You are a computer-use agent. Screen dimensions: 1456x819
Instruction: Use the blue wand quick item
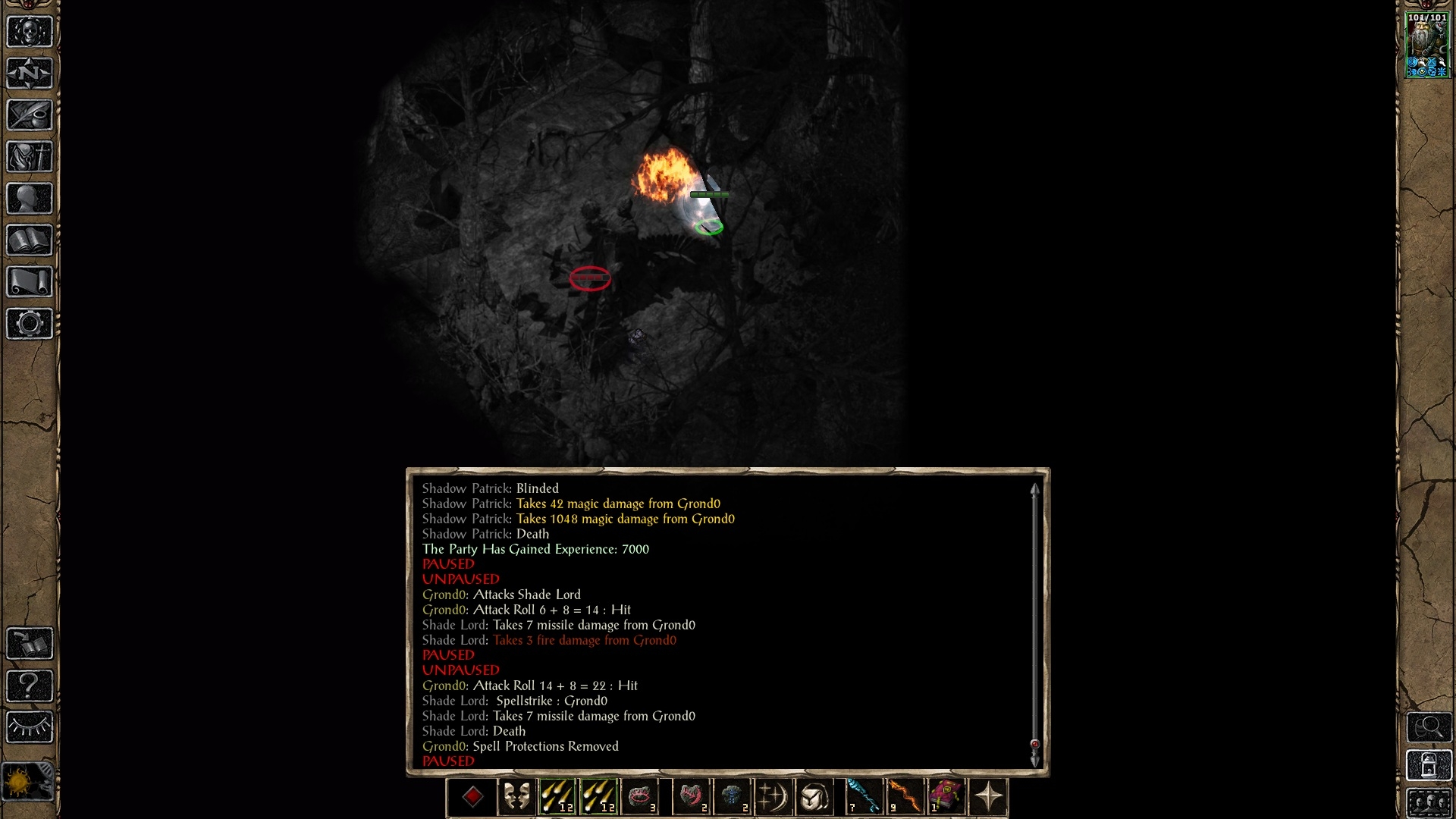pos(864,797)
